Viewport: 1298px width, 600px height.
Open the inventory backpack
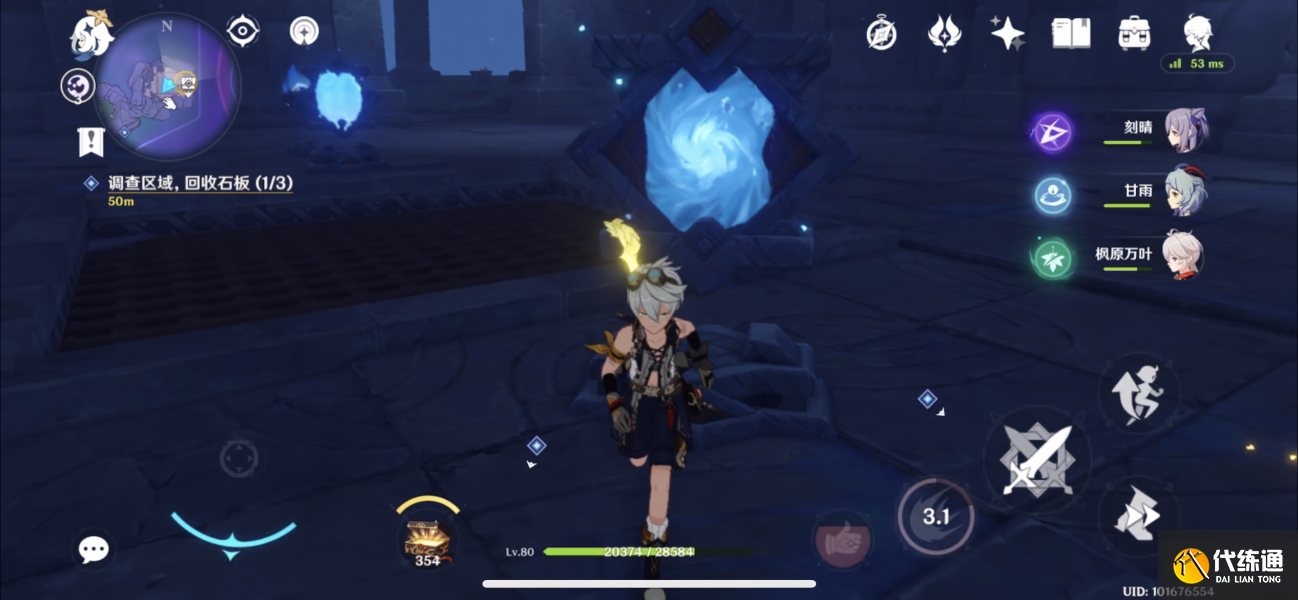pos(1134,34)
